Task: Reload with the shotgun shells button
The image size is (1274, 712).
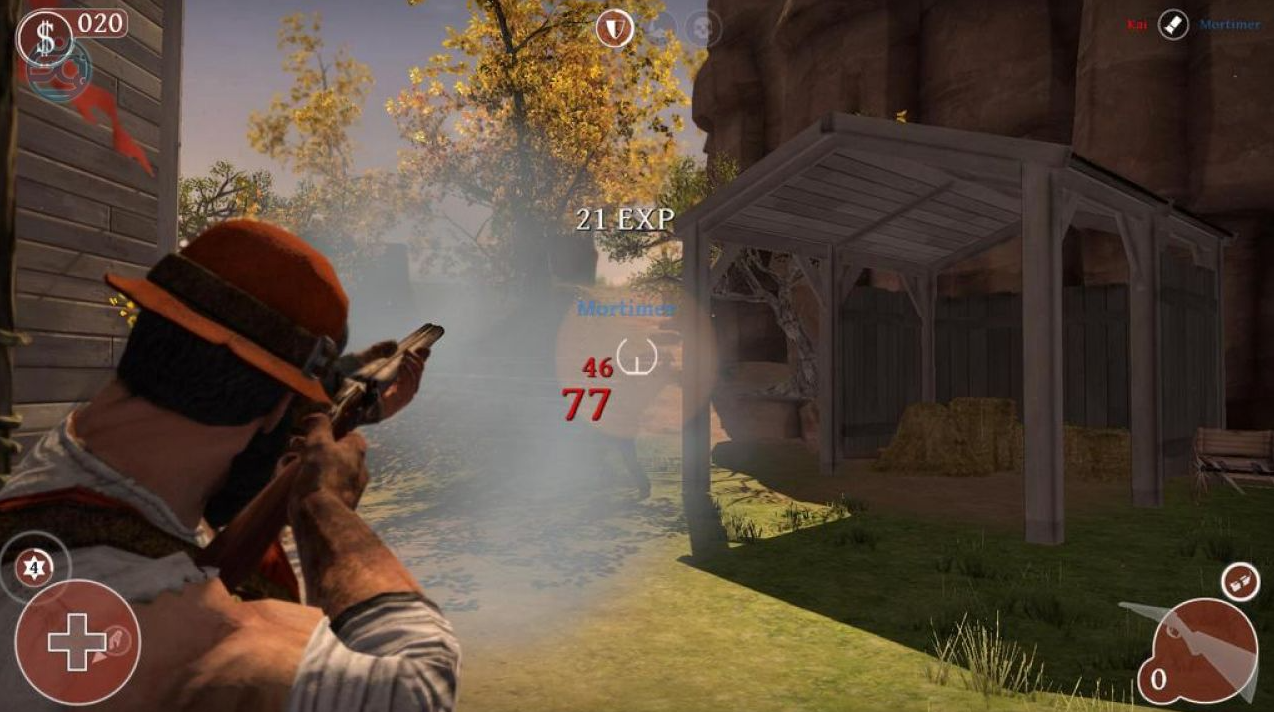Action: pyautogui.click(x=1240, y=582)
